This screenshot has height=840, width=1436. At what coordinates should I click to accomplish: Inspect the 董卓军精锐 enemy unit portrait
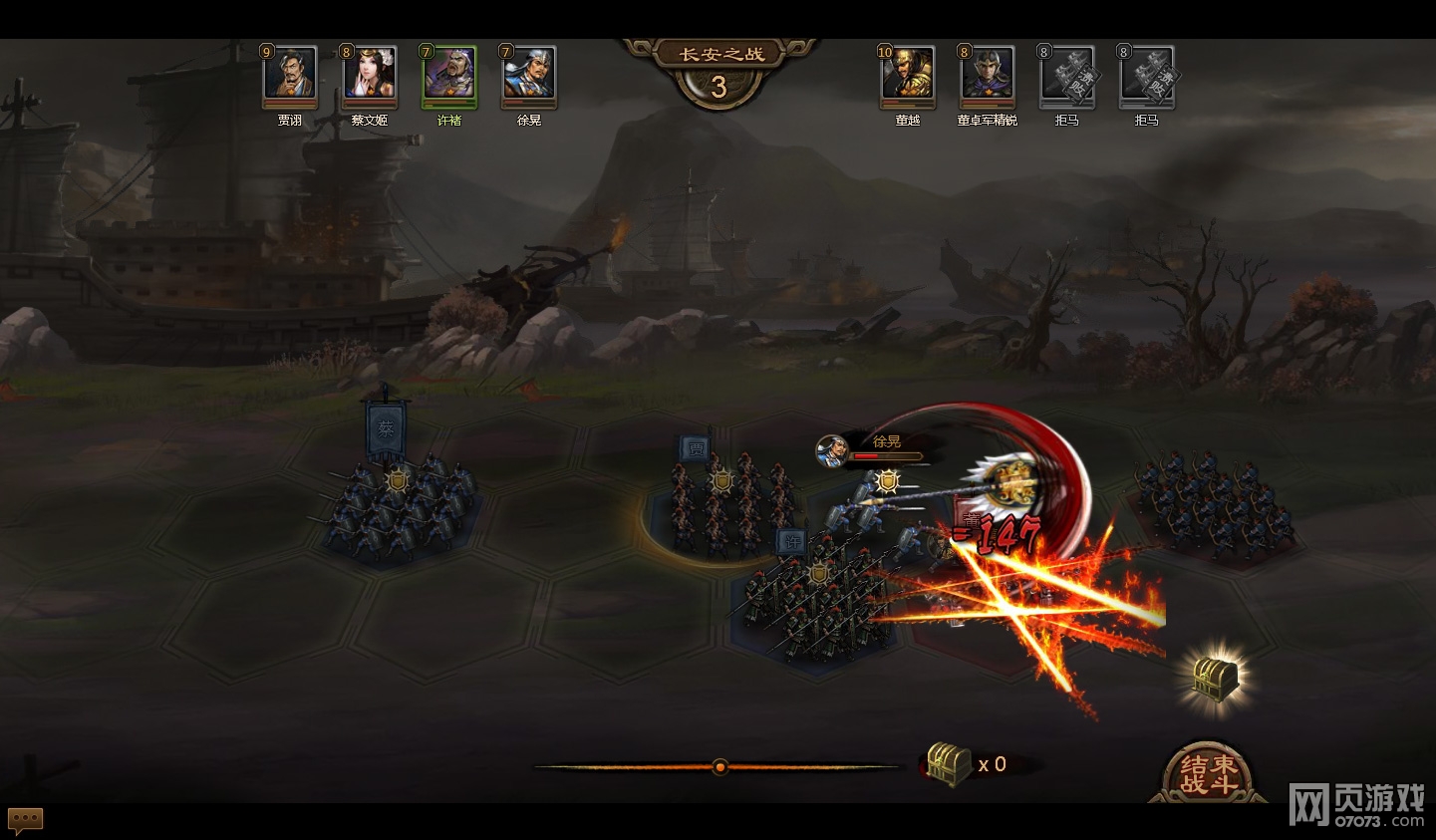[988, 75]
